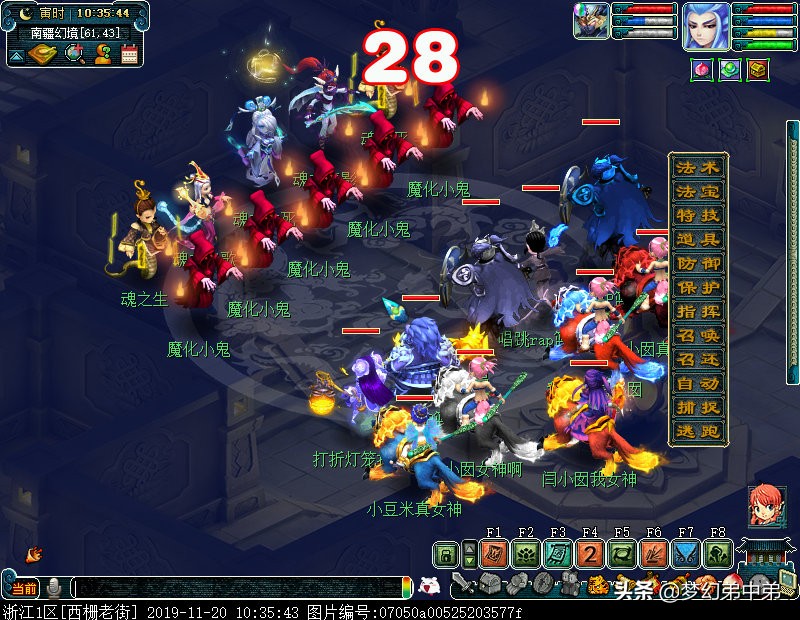Open the world map magnifier icon

click(x=74, y=55)
